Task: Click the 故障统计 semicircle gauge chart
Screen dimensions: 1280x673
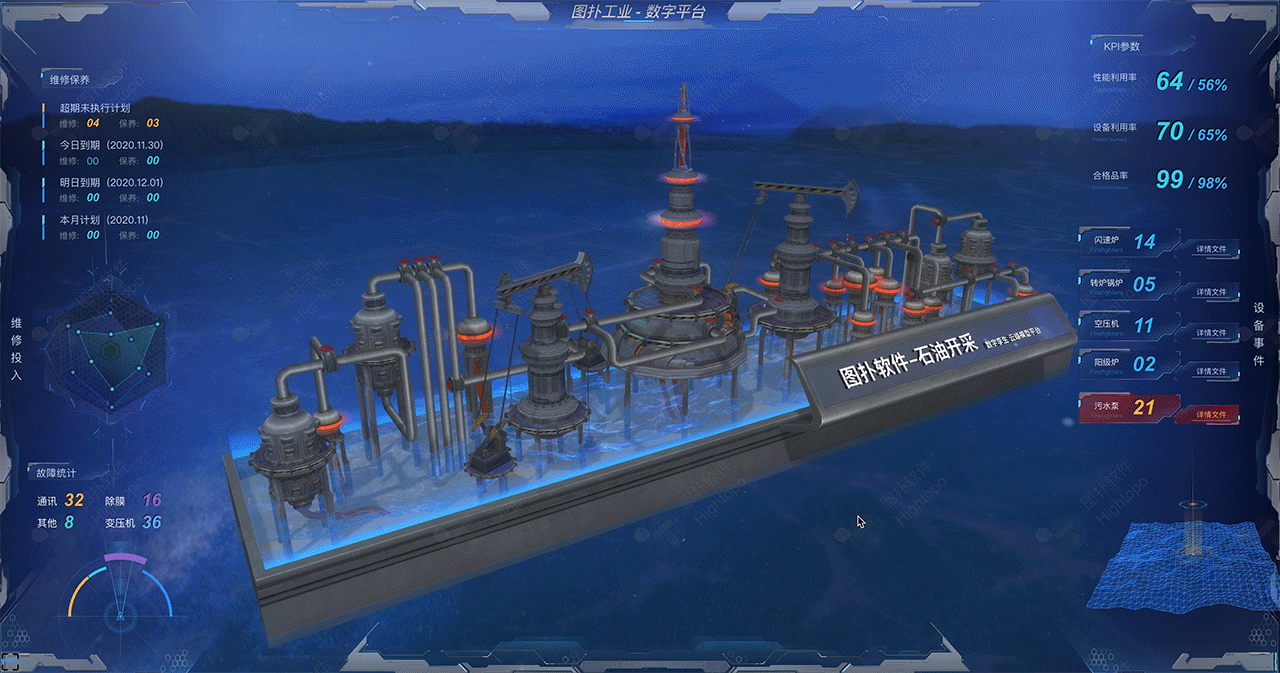Action: (x=120, y=592)
